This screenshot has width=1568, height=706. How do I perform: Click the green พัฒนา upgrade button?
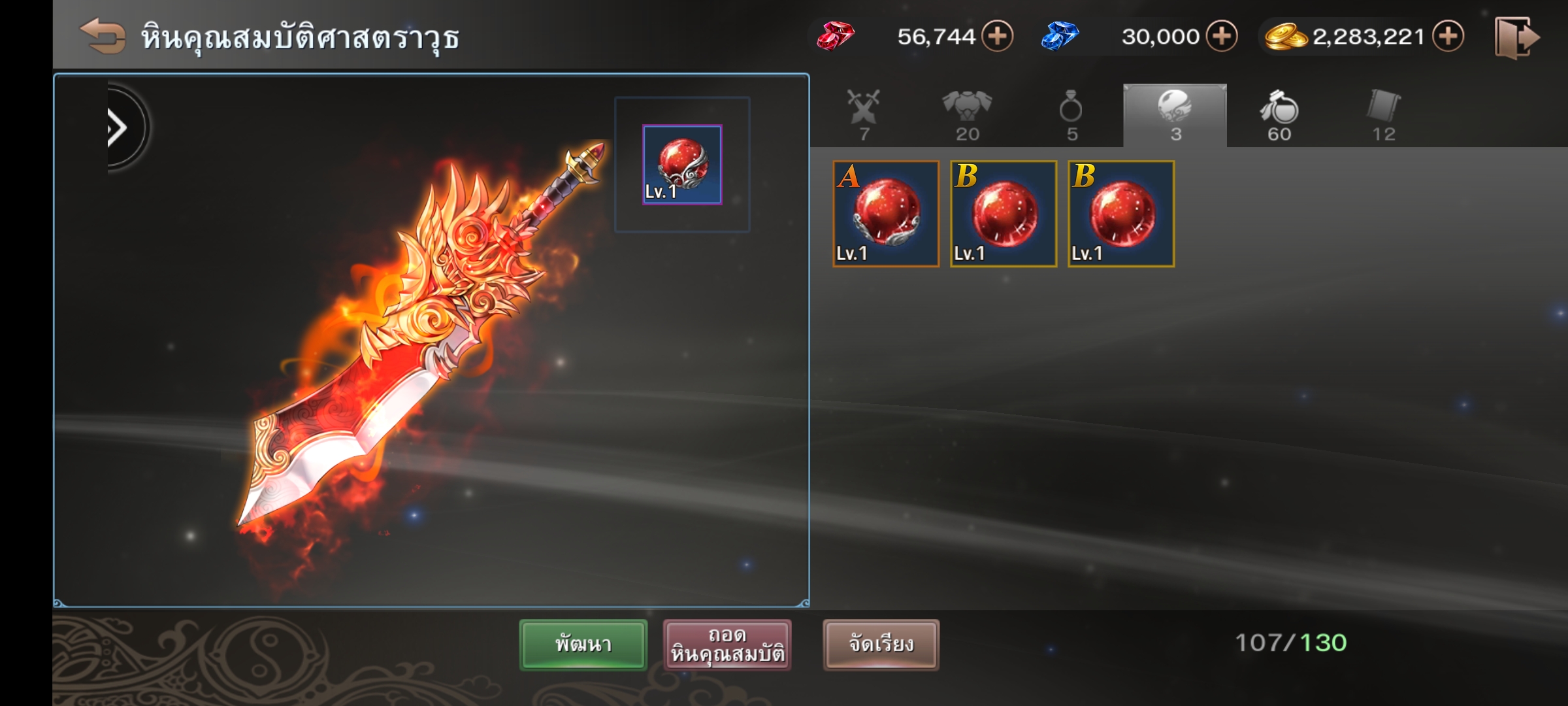point(583,645)
